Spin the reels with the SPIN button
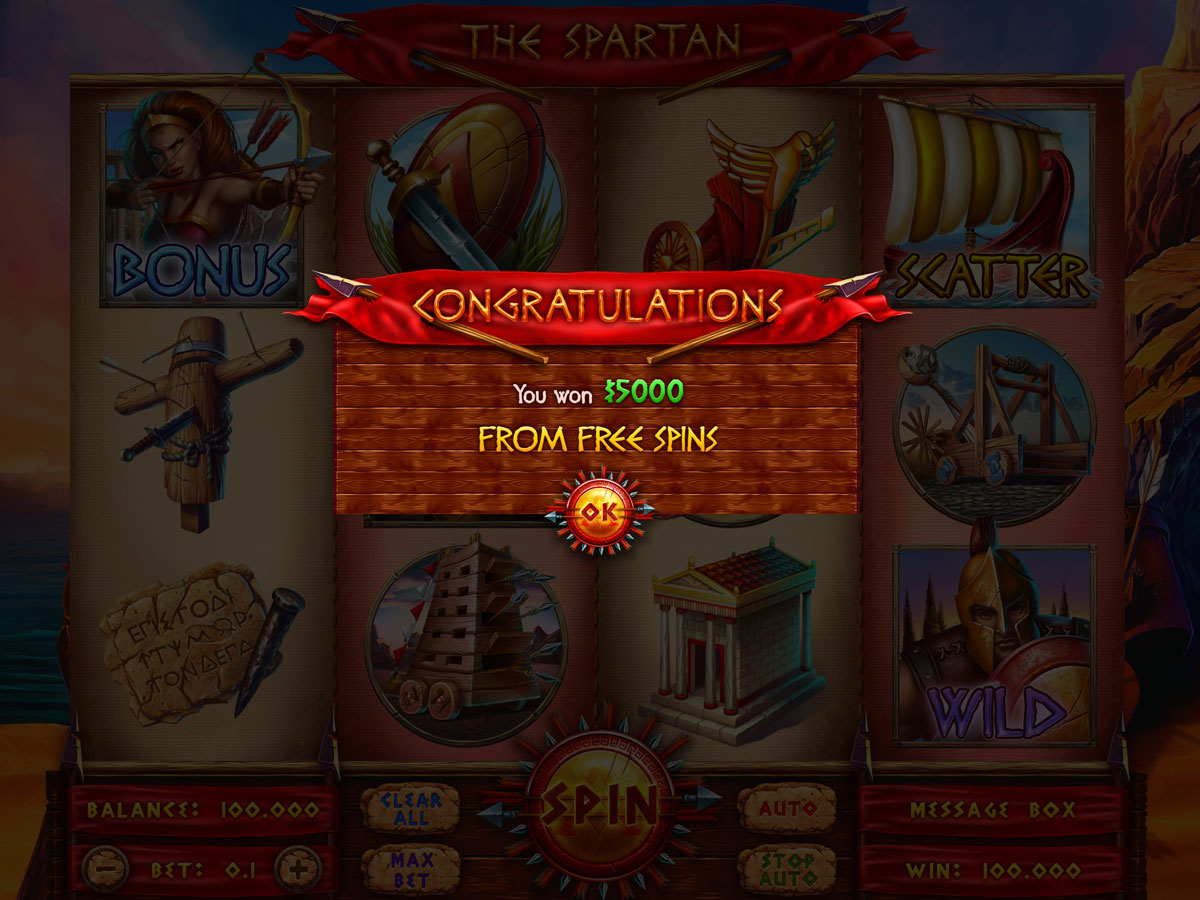 [x=599, y=803]
